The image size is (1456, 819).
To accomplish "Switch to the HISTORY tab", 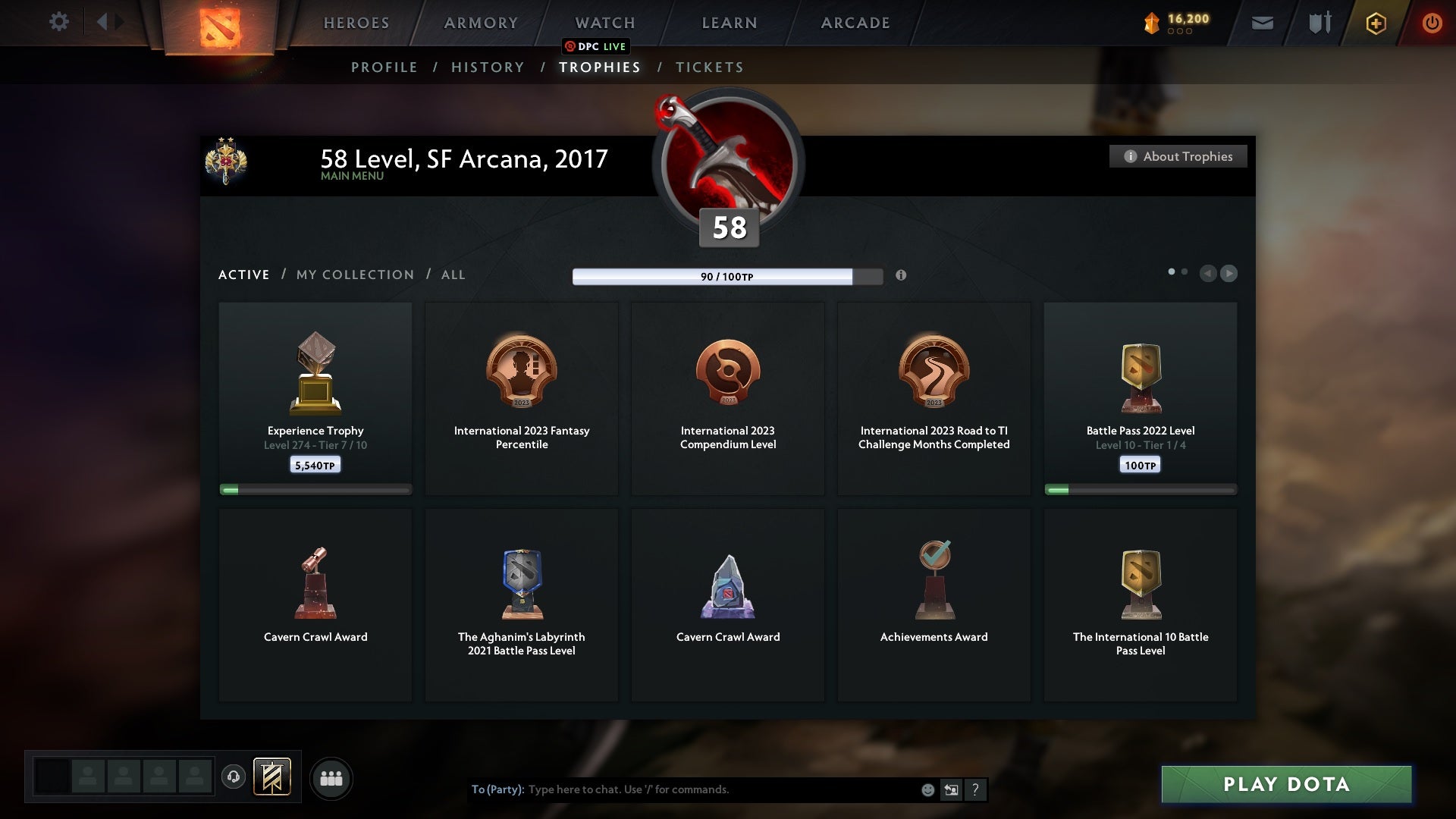I will [487, 67].
